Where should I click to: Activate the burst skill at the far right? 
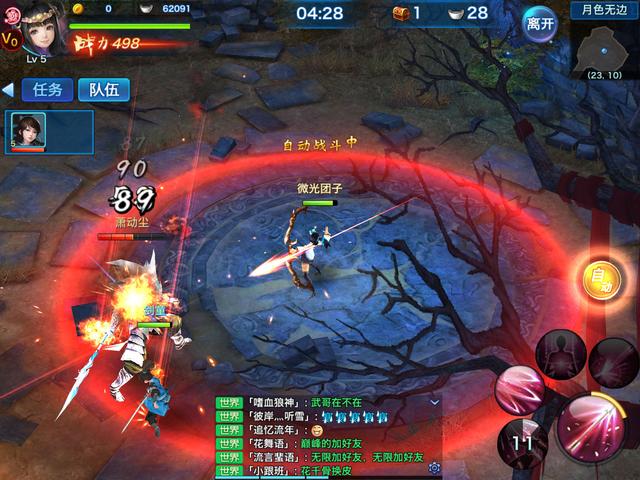click(613, 362)
